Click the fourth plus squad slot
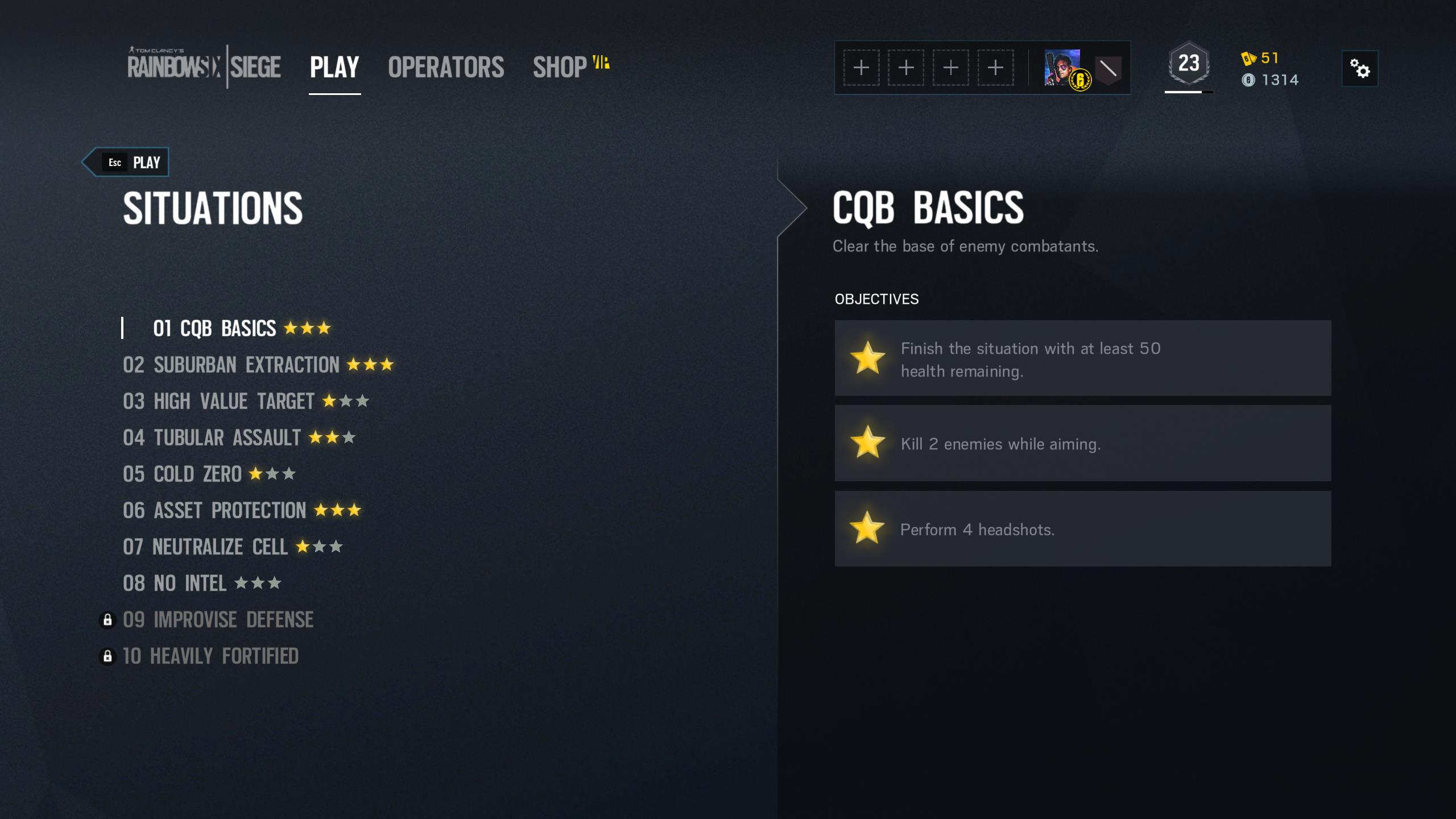1456x819 pixels. tap(995, 67)
